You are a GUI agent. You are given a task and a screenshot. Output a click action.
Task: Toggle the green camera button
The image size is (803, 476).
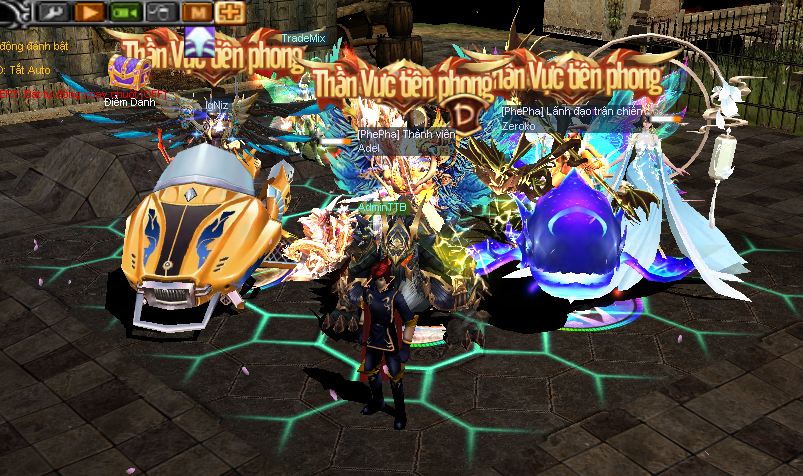[x=125, y=13]
